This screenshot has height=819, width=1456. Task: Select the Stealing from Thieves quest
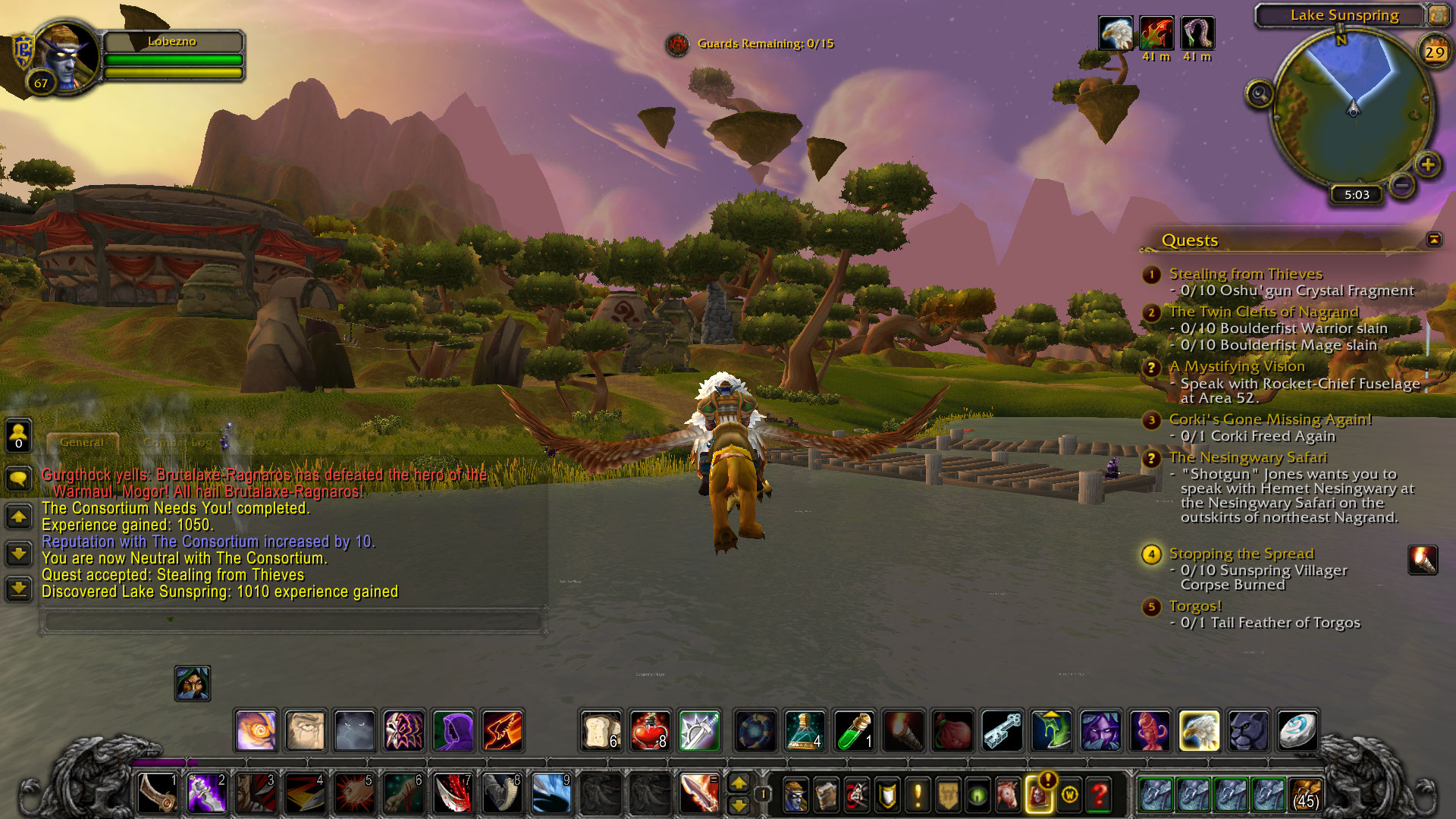(x=1245, y=274)
